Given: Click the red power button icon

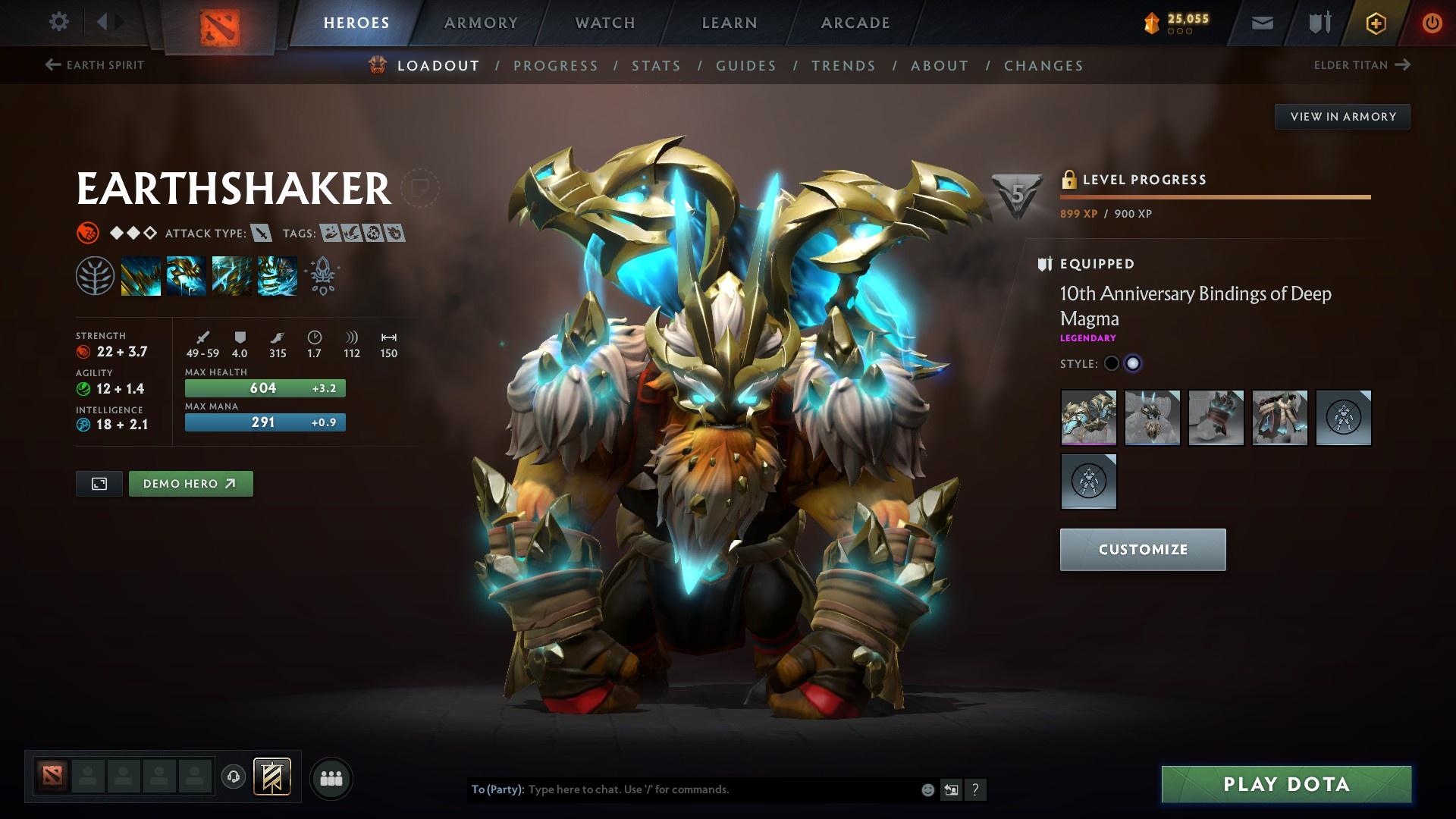Looking at the screenshot, I should pyautogui.click(x=1432, y=23).
